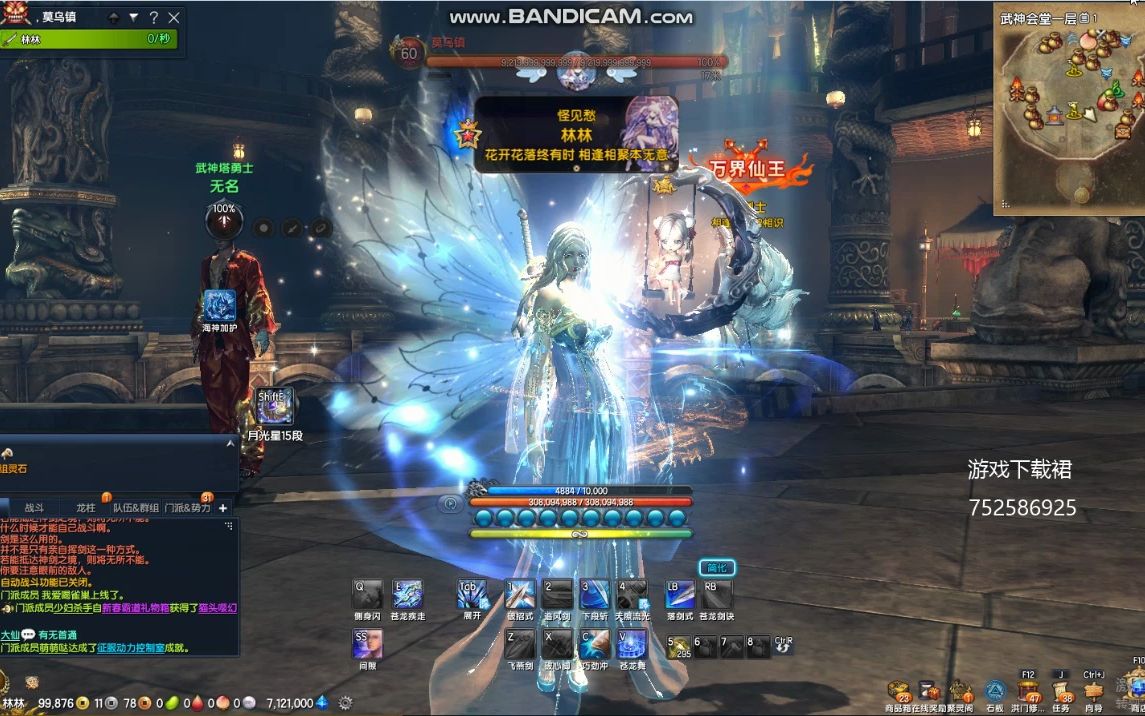The width and height of the screenshot is (1145, 716).
Task: Switch to the 龙柱 chat tab
Action: [87, 507]
